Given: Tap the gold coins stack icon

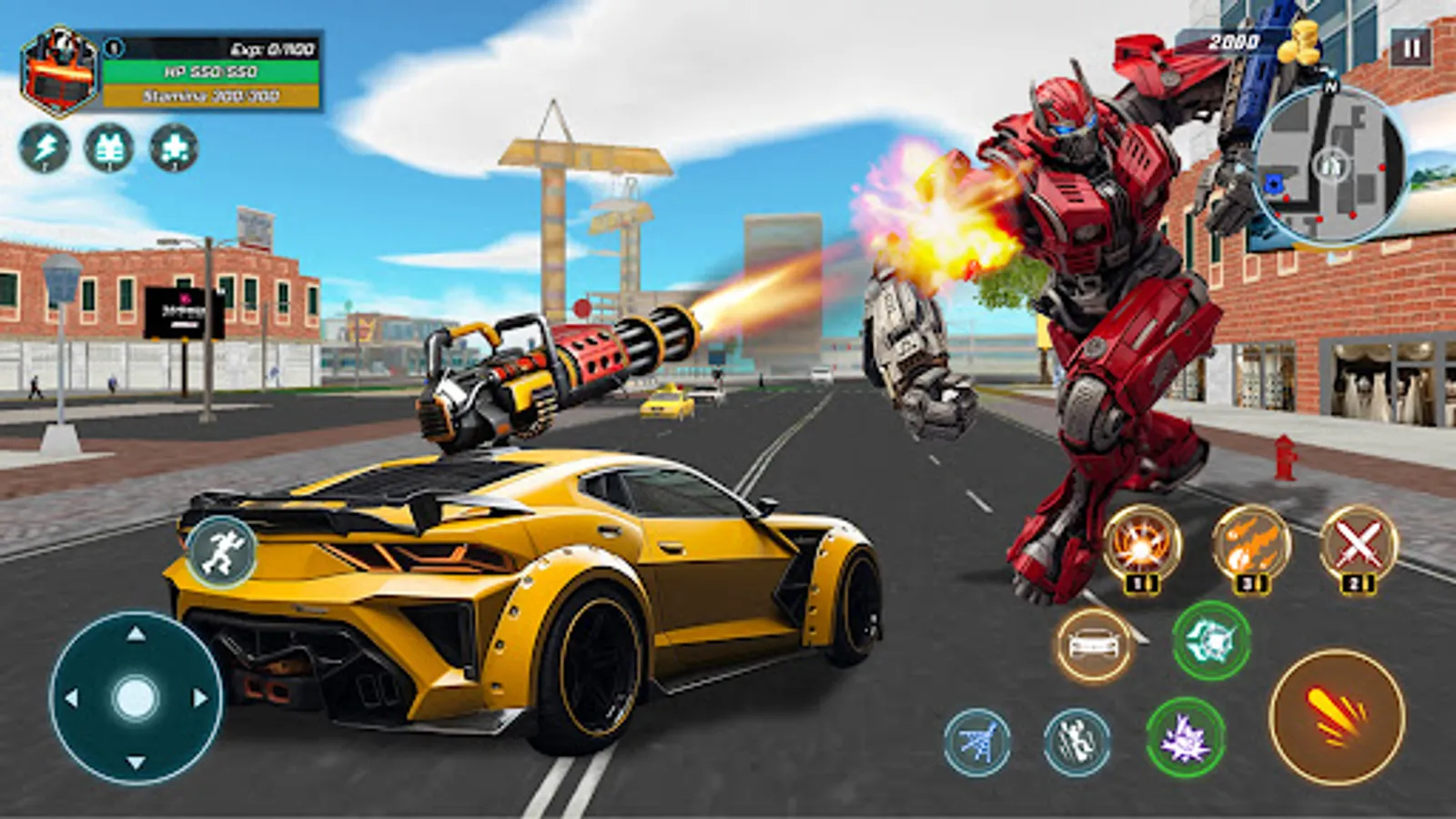Looking at the screenshot, I should click(1299, 43).
